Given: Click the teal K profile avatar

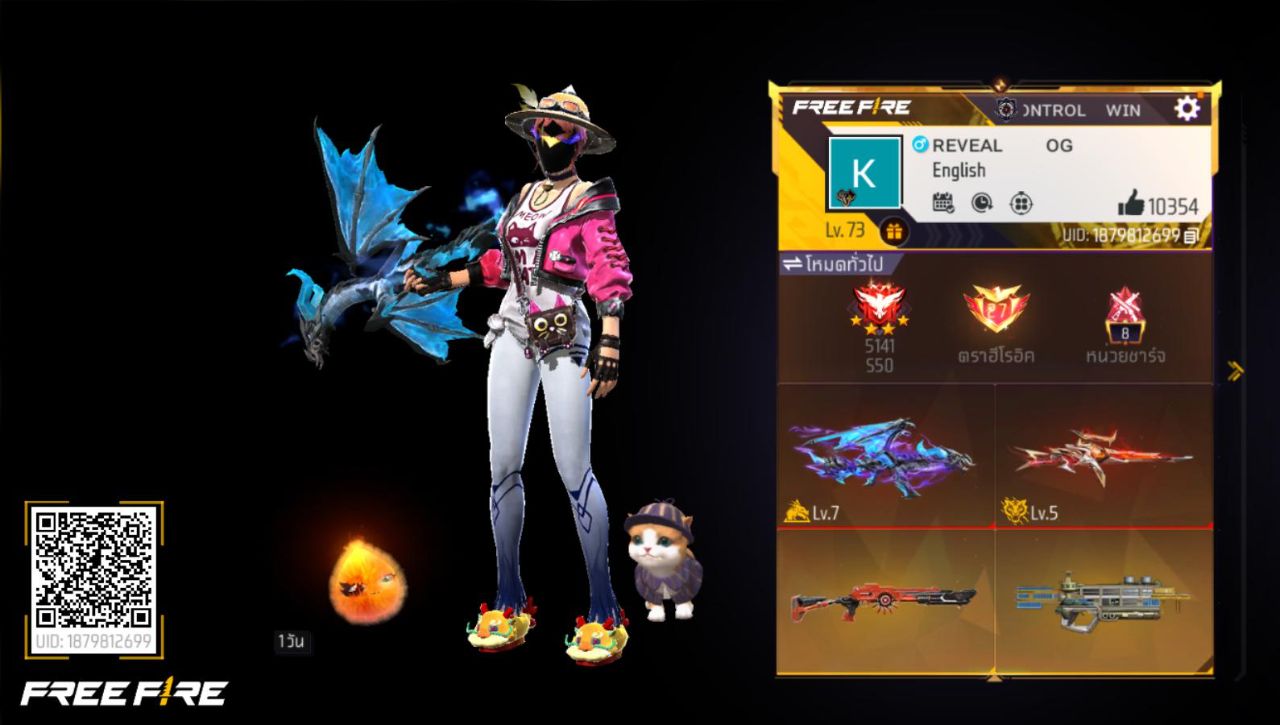Looking at the screenshot, I should coord(864,173).
